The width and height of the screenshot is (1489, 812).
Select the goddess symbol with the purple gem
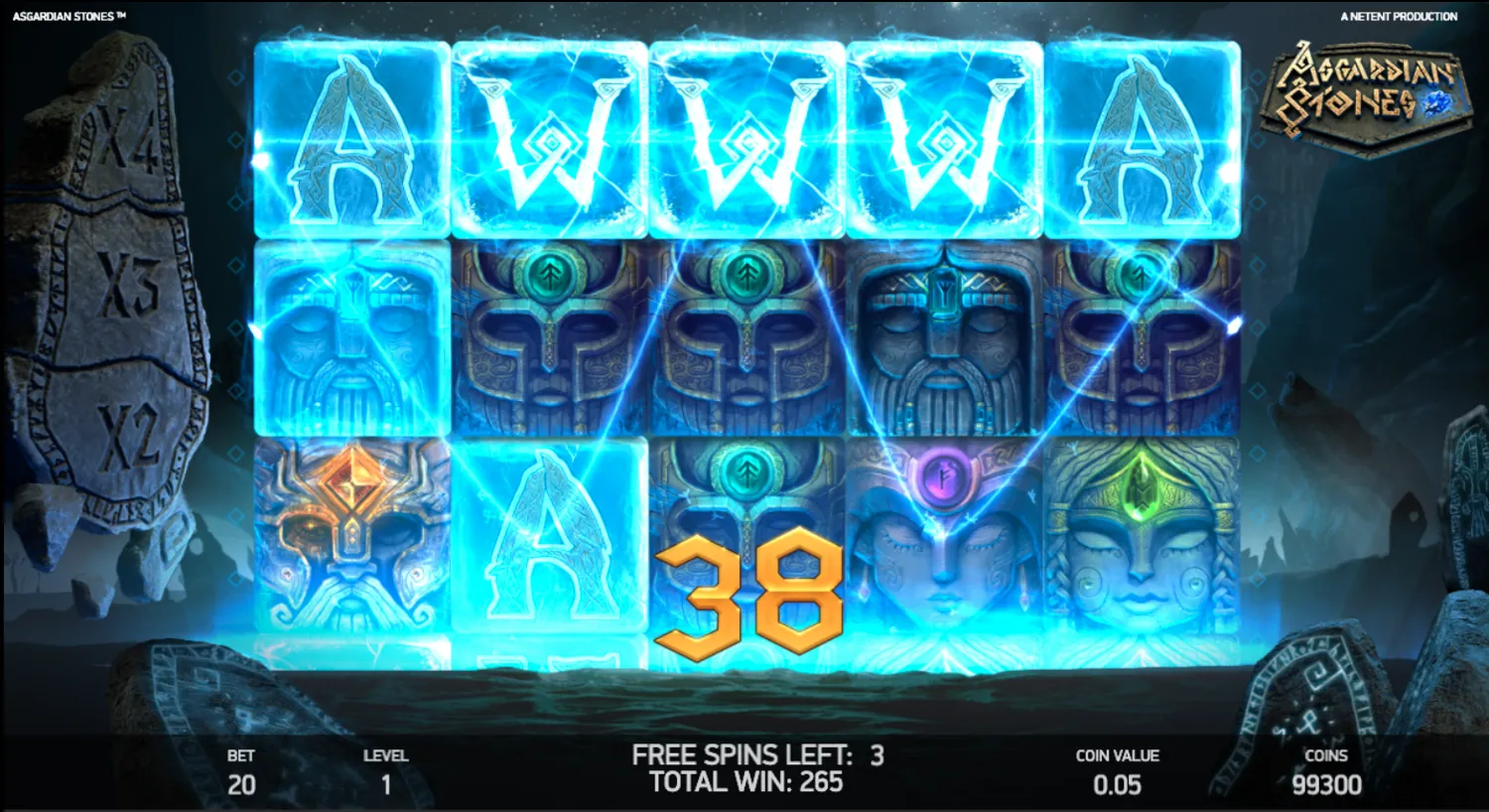pyautogui.click(x=940, y=541)
